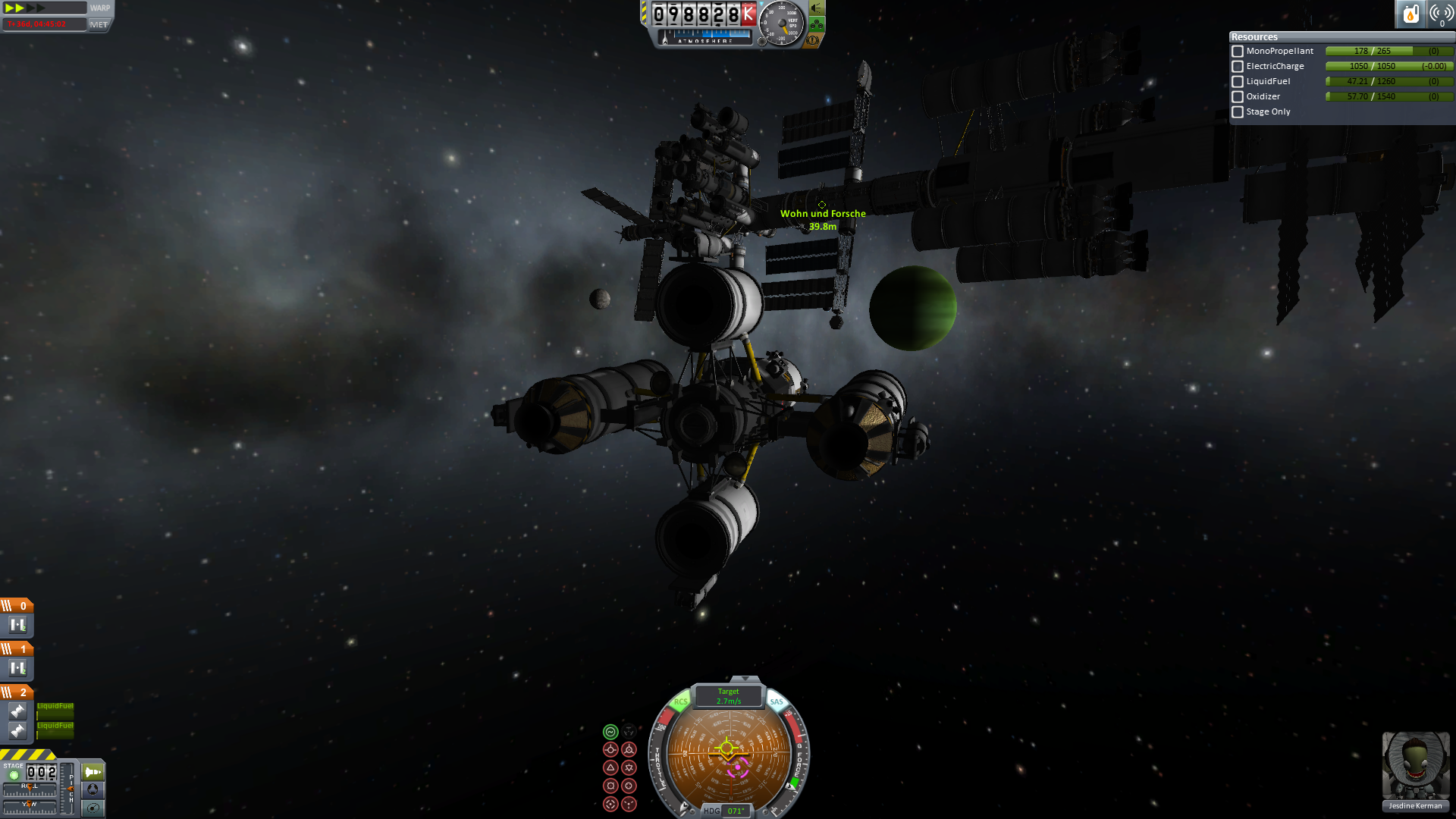Toggle the landing gear button
This screenshot has width=1456, height=819.
(x=817, y=25)
